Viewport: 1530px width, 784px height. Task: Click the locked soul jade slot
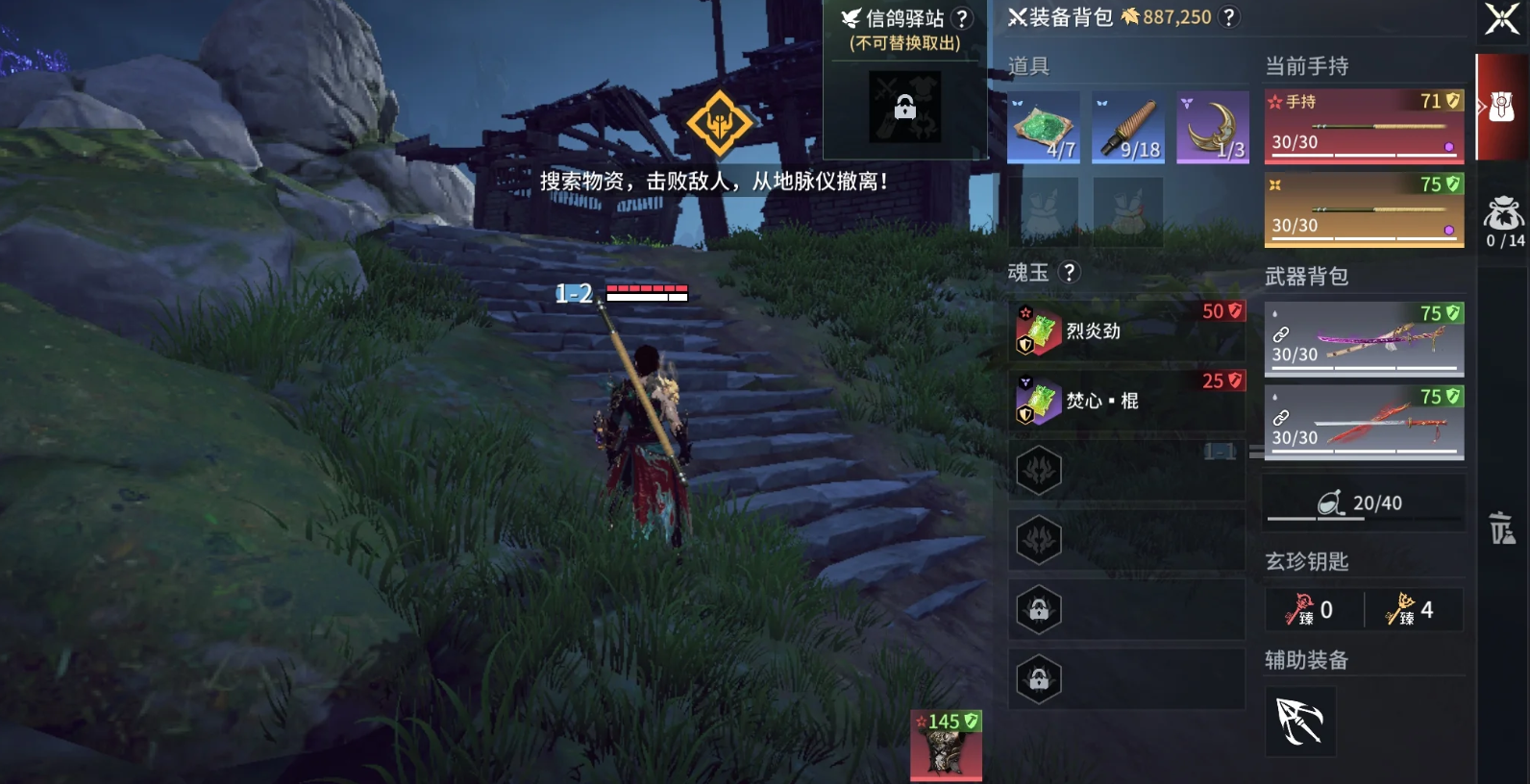(x=1041, y=608)
